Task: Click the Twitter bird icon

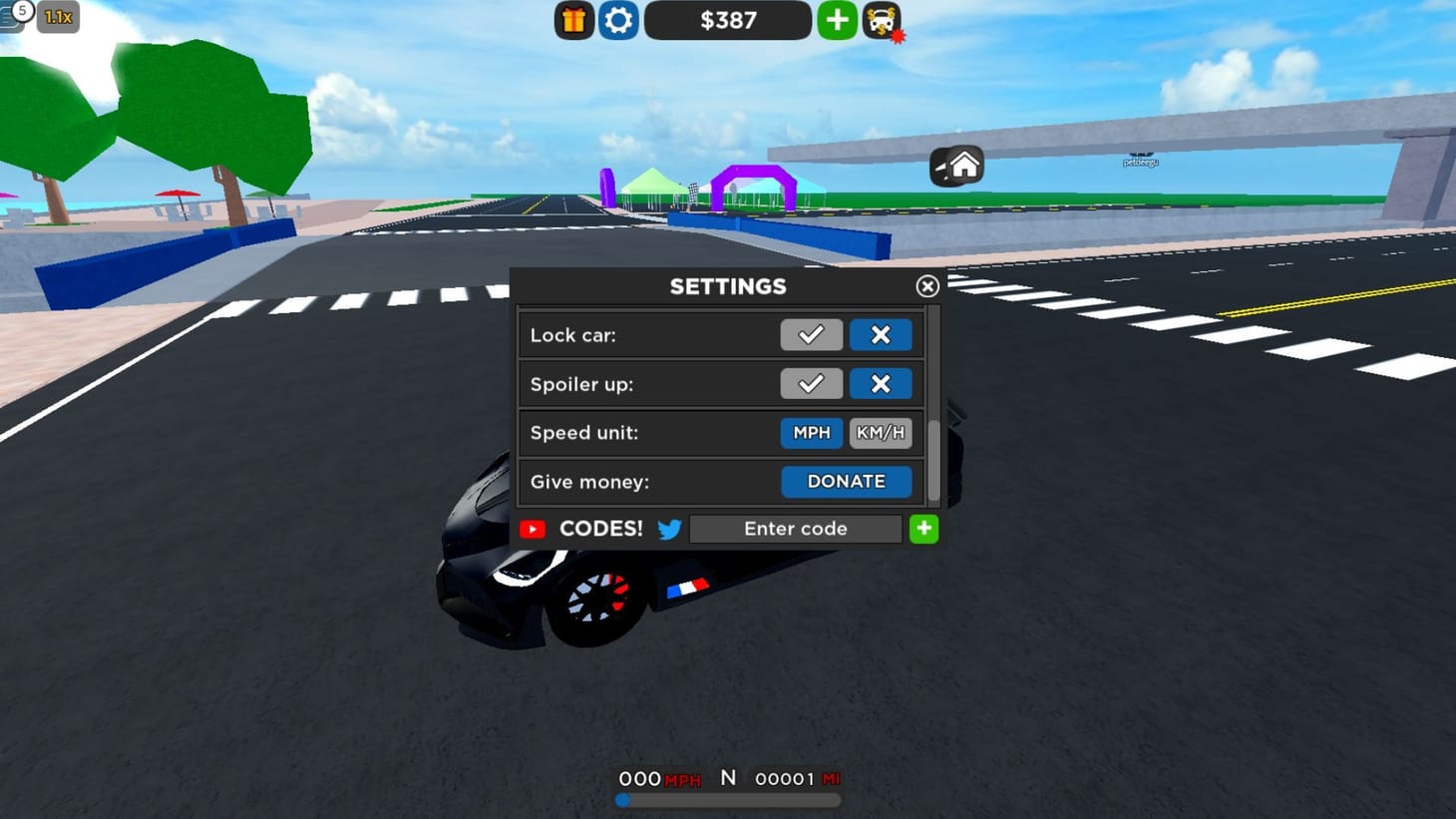Action: click(x=670, y=529)
